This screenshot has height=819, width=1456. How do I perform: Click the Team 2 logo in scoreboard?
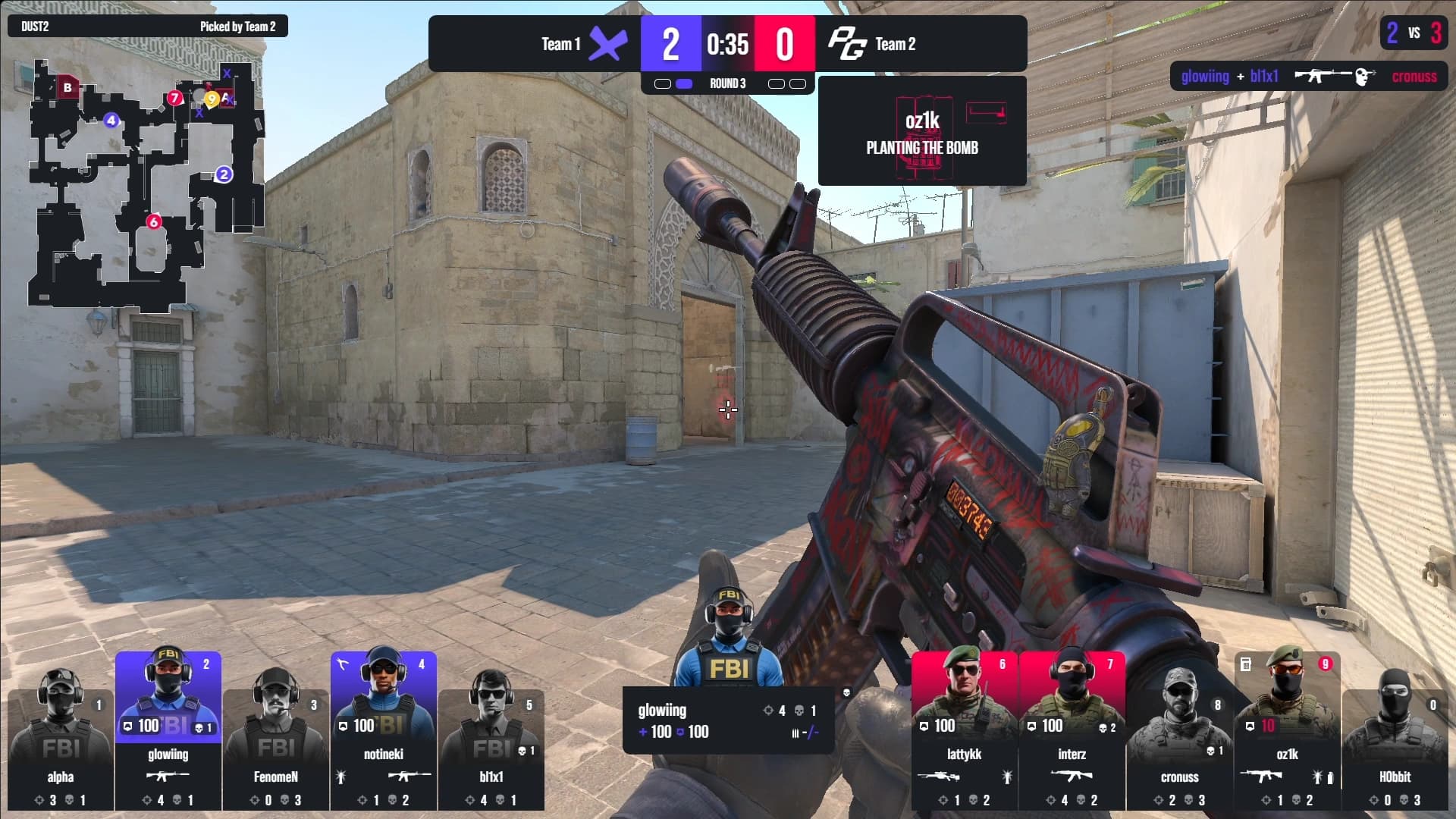846,44
